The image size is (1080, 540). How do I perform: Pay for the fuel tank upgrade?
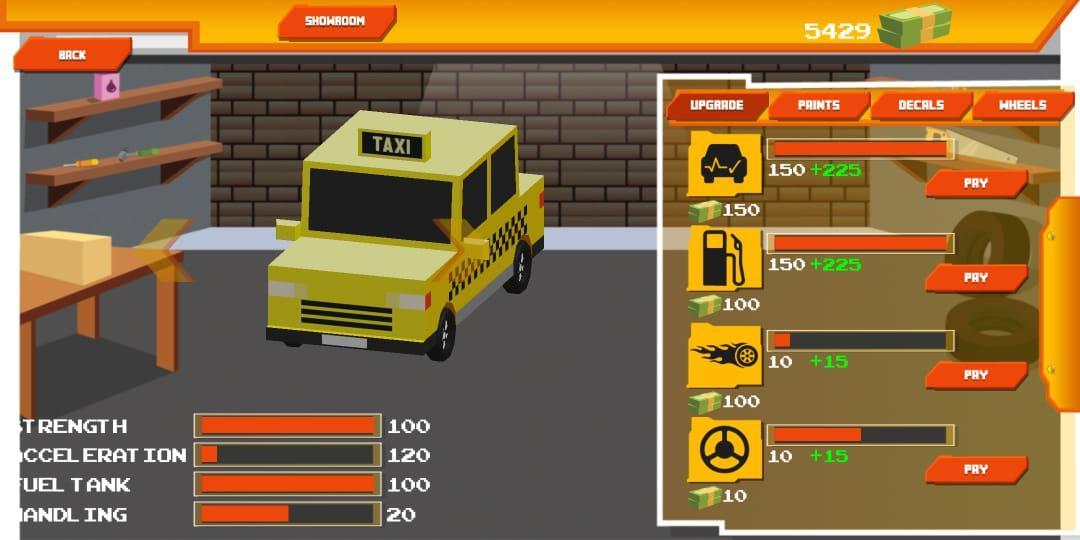tap(975, 277)
